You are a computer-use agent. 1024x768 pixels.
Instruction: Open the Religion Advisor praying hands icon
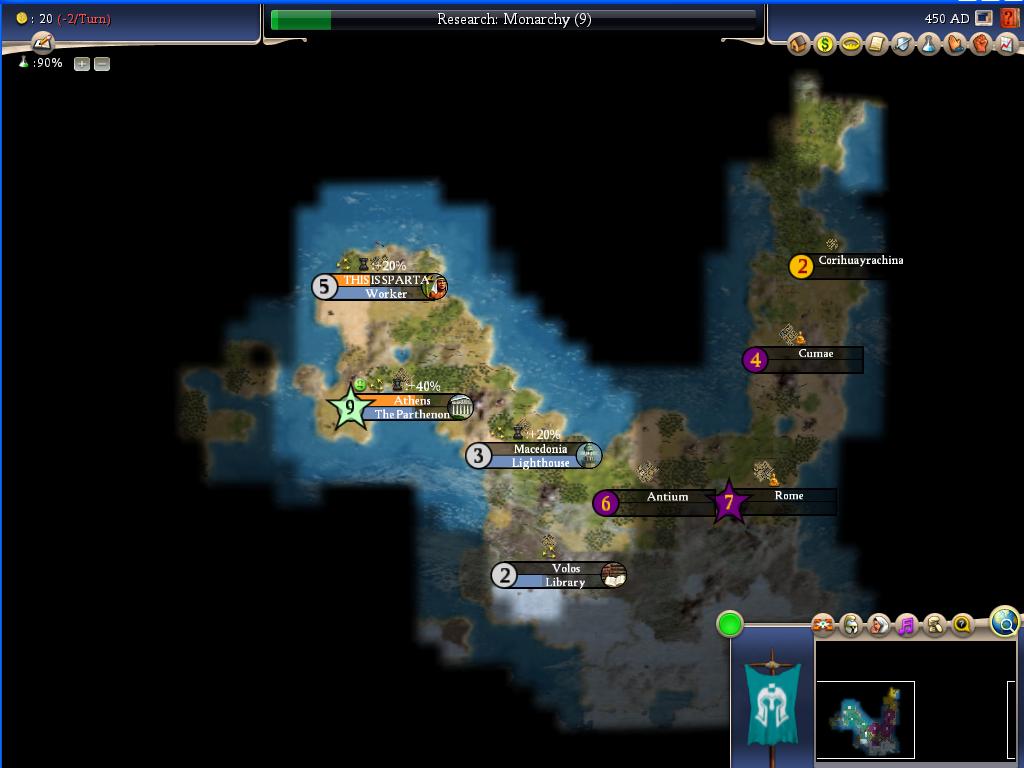(955, 45)
